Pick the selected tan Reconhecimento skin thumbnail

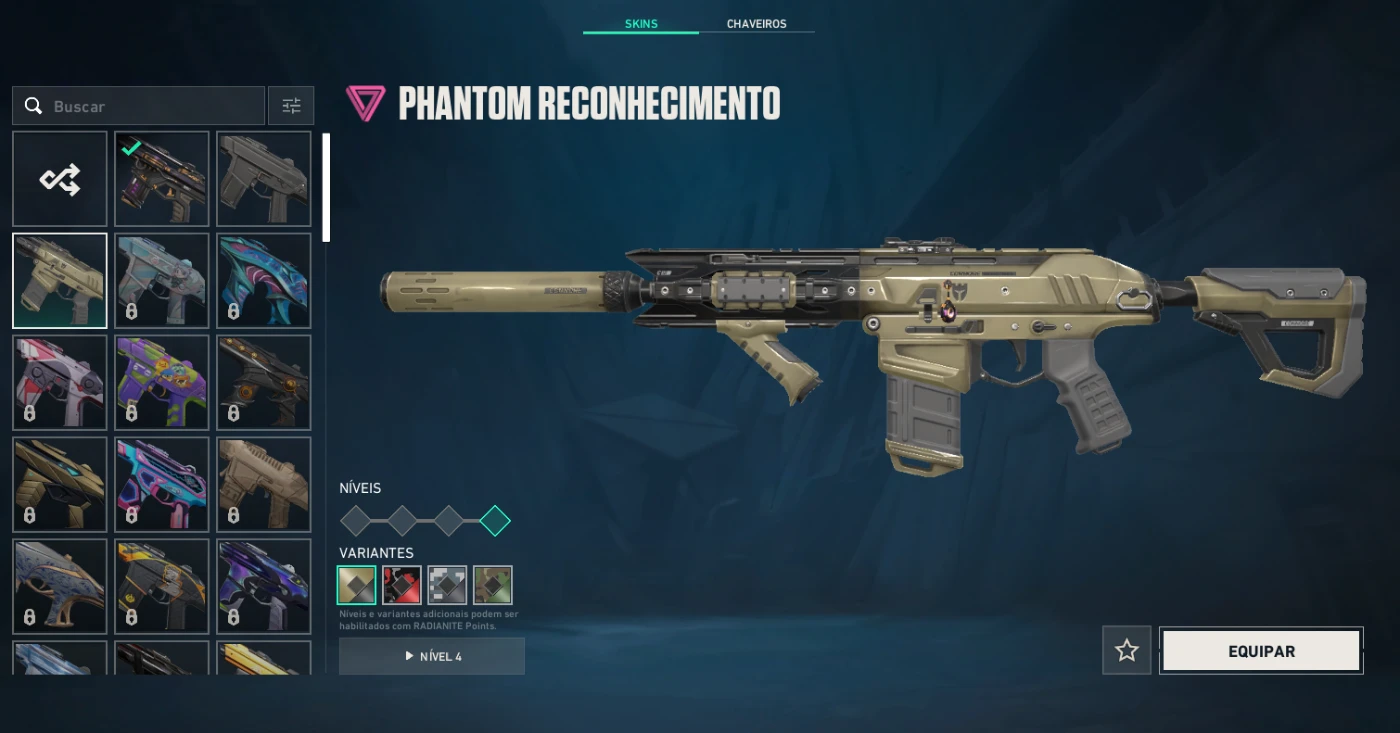coord(60,281)
